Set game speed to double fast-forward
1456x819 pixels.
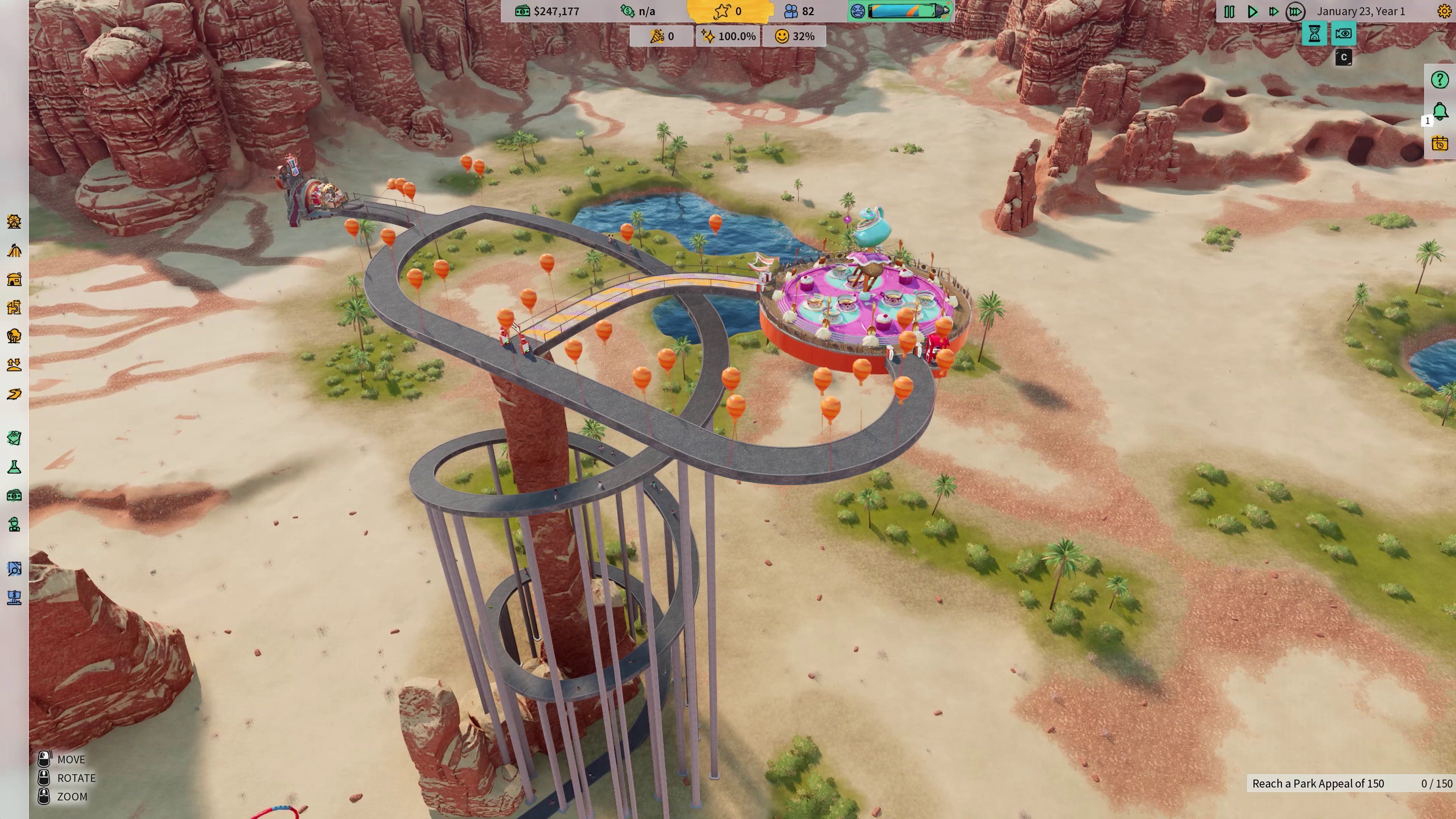point(1273,11)
